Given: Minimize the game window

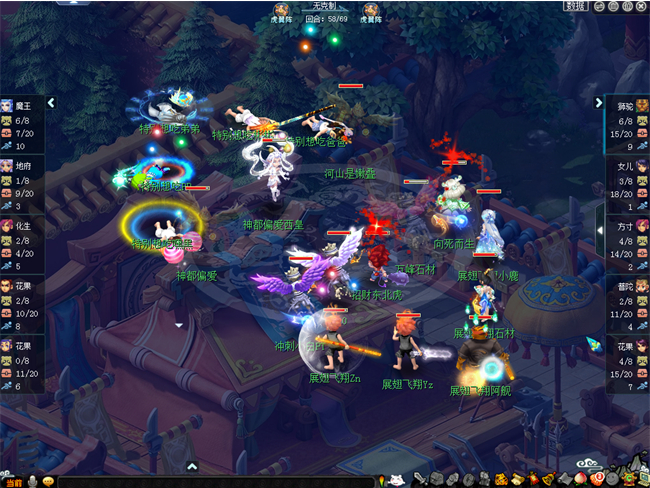Looking at the screenshot, I should [599, 6].
